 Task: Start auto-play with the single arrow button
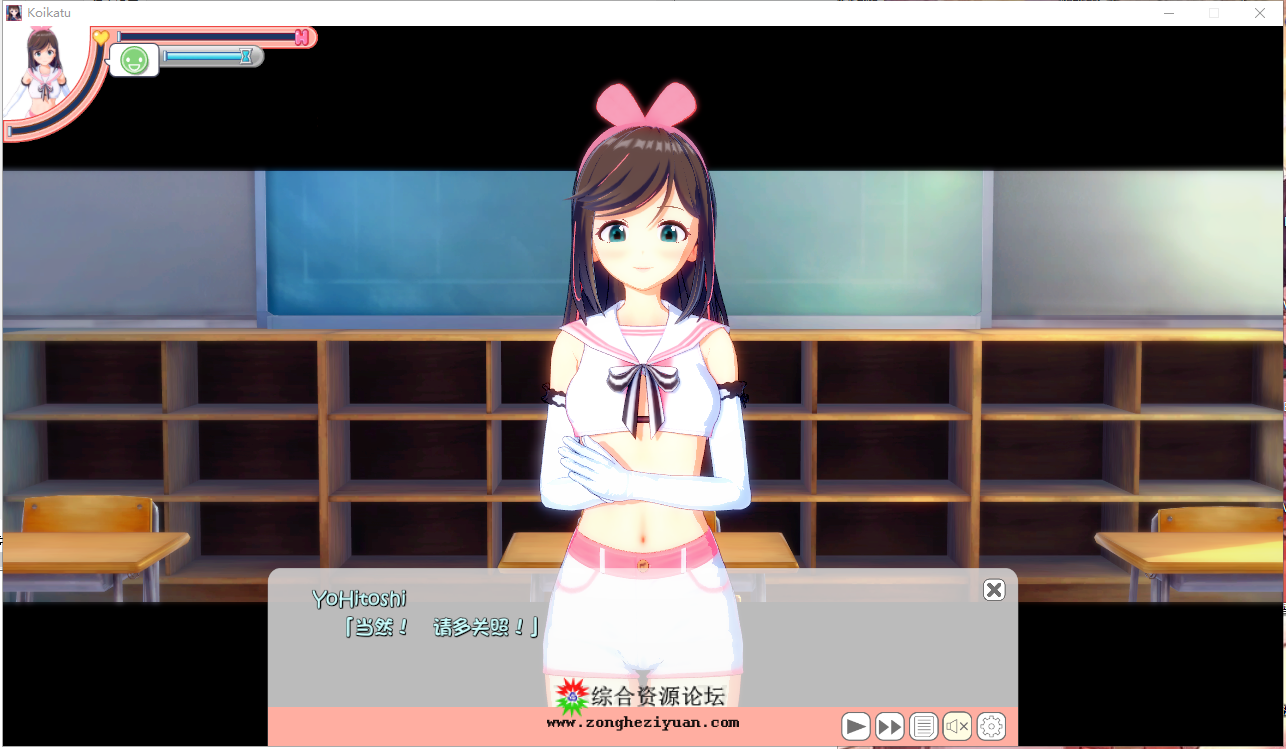pos(855,726)
